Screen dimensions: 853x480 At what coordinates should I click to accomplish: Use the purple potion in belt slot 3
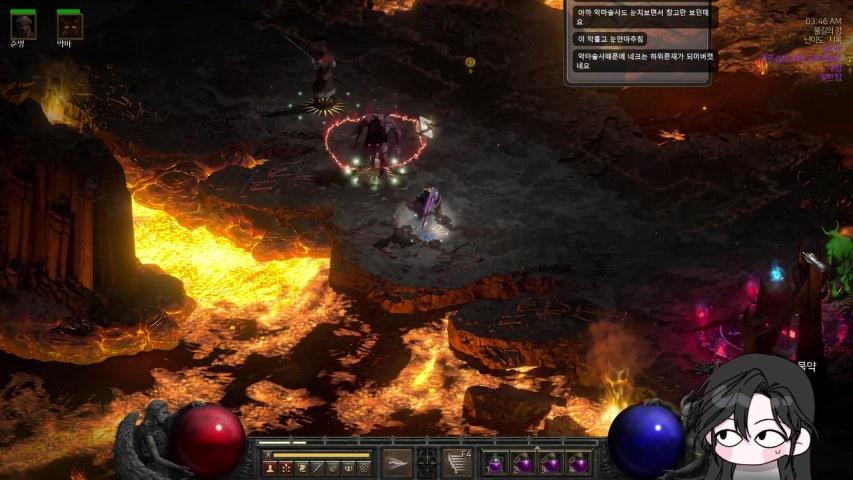[550, 463]
